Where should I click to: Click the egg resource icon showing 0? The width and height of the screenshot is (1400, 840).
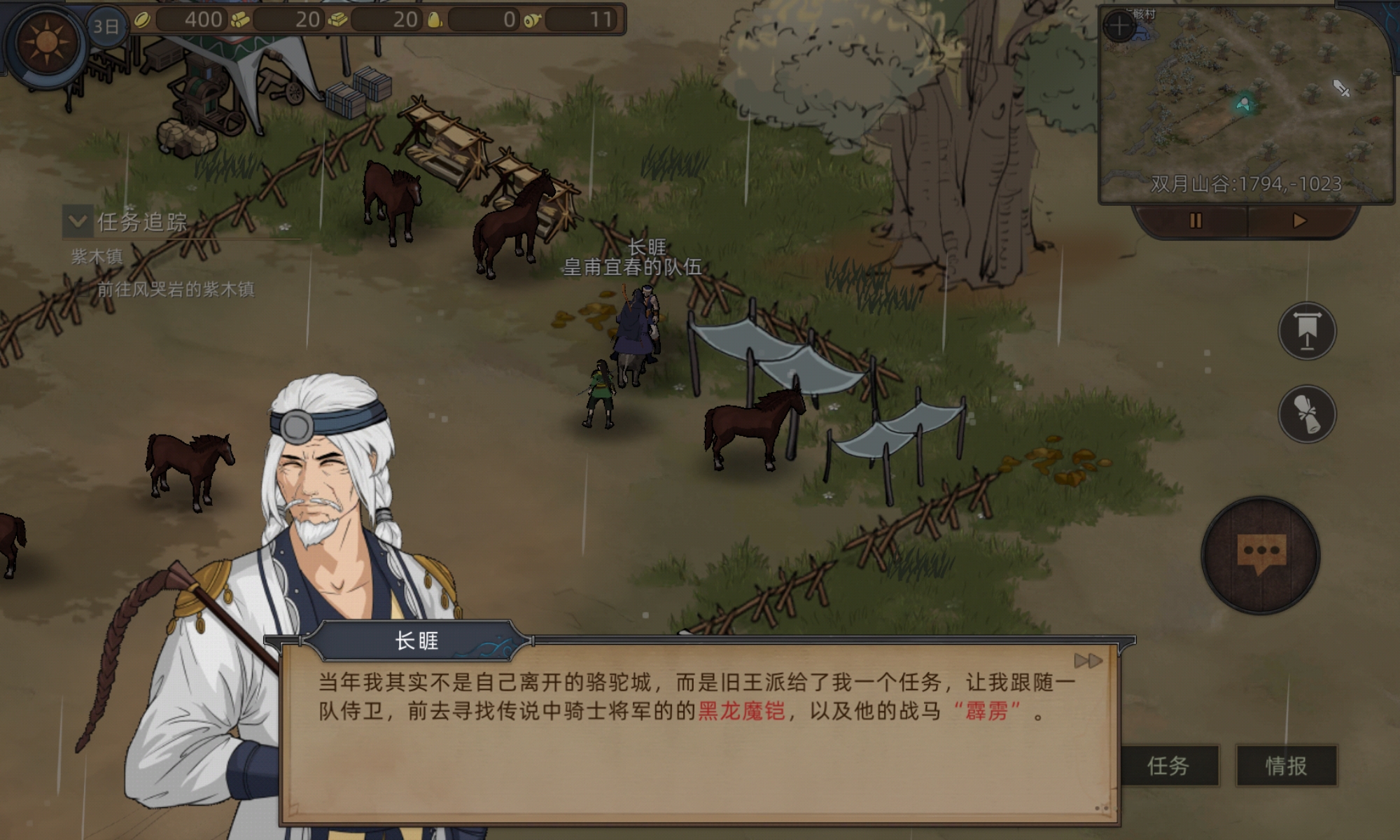[x=435, y=19]
